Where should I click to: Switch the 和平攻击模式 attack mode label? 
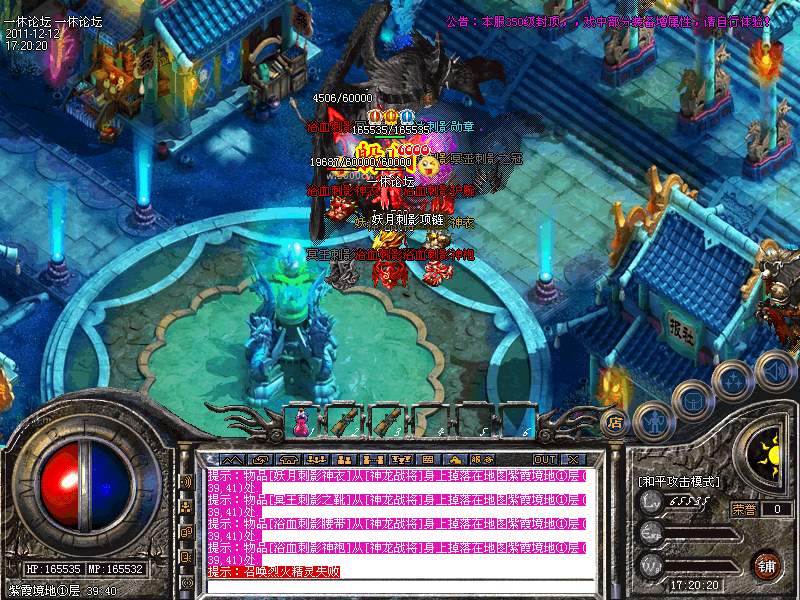pyautogui.click(x=679, y=481)
